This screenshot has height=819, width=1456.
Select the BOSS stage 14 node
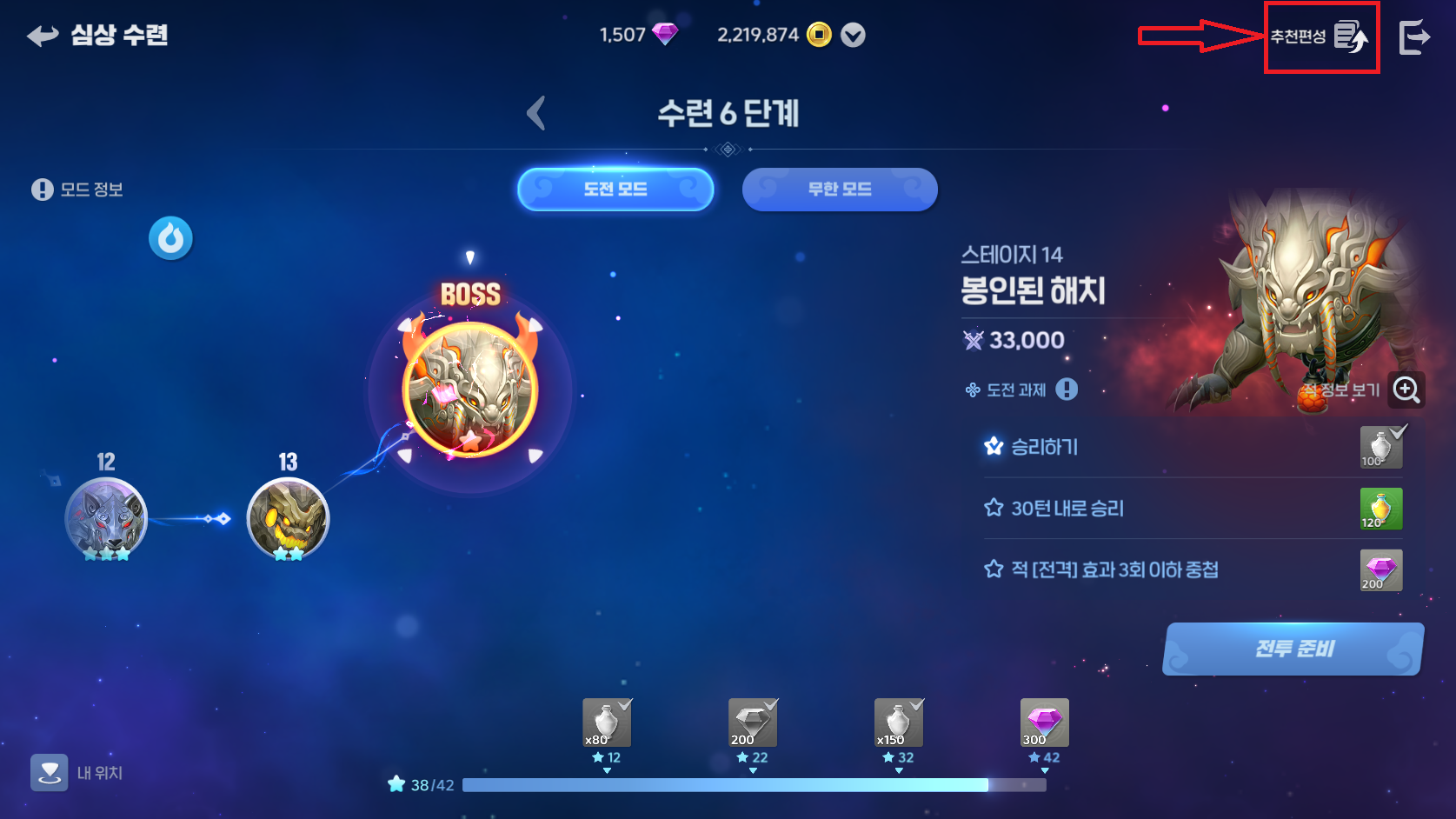(472, 389)
